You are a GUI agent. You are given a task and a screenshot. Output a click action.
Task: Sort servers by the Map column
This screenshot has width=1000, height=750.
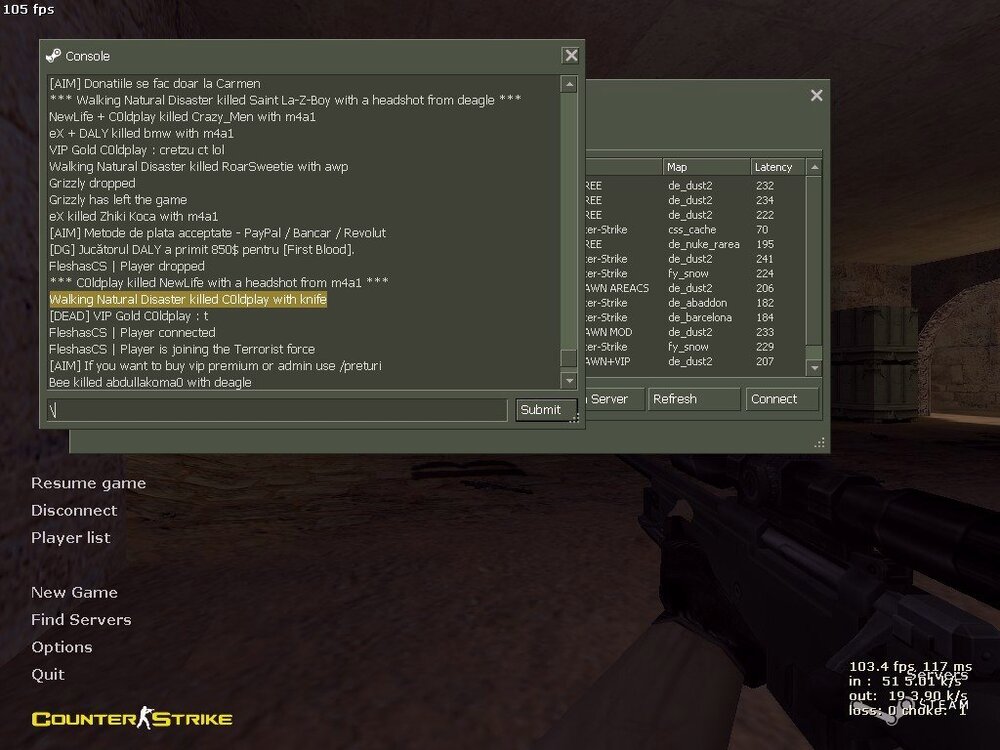coord(705,167)
